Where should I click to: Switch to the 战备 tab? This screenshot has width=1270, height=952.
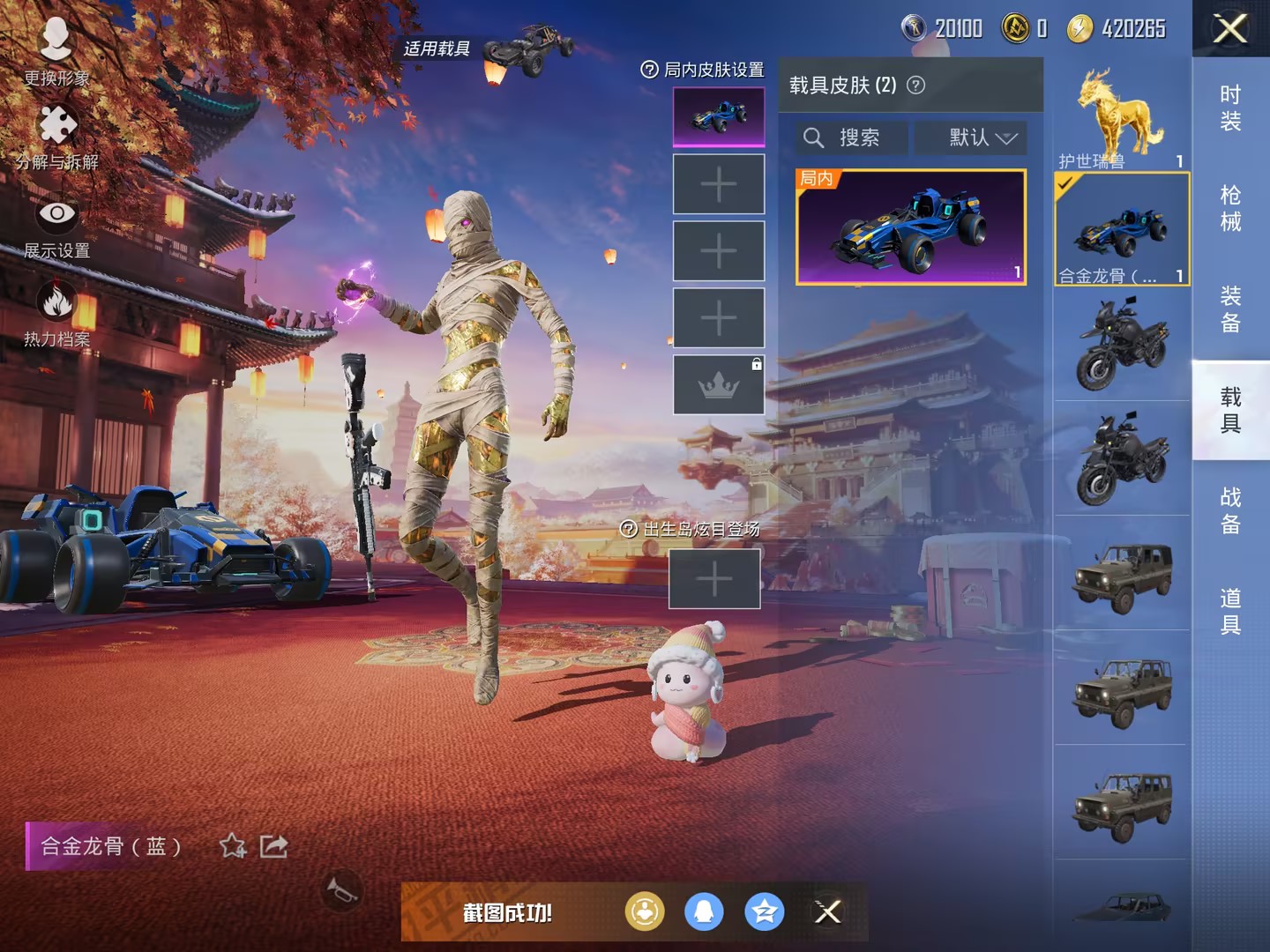click(x=1230, y=510)
